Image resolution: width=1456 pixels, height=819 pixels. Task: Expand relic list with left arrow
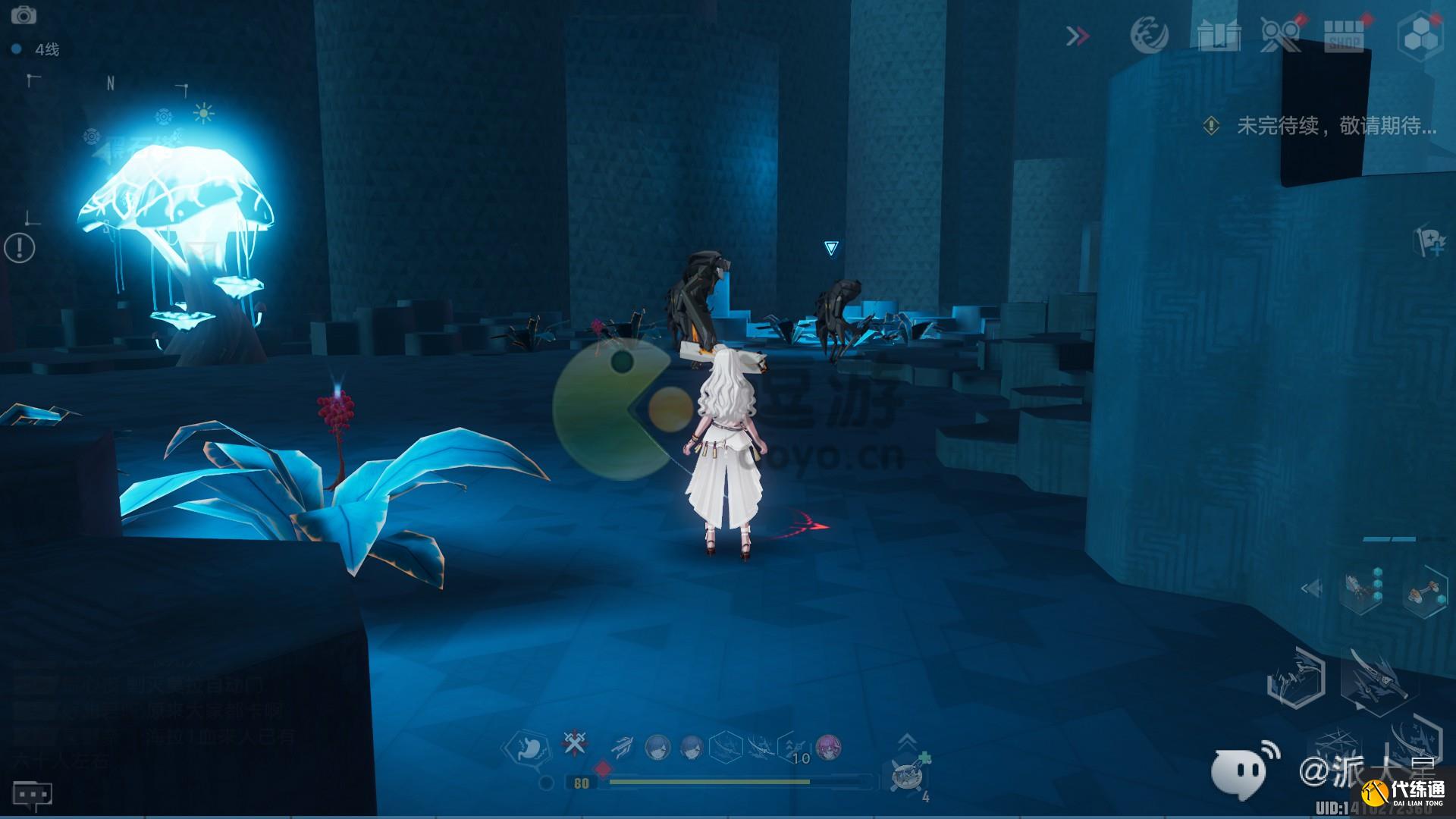1311,588
